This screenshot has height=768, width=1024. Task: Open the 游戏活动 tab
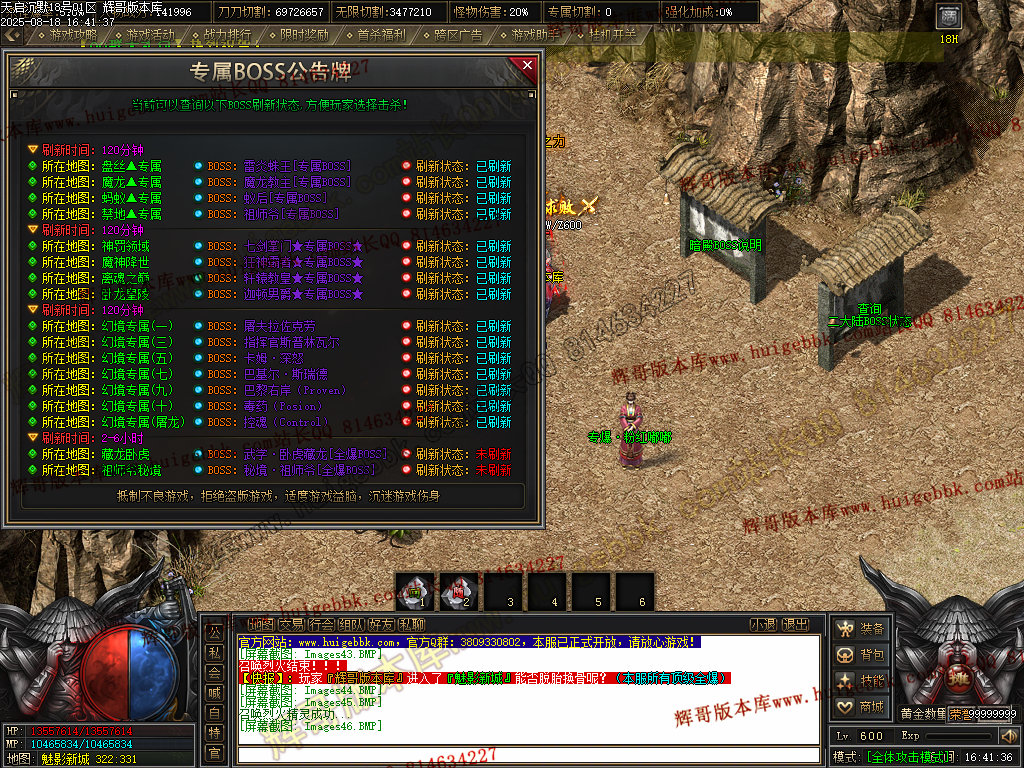tap(149, 35)
